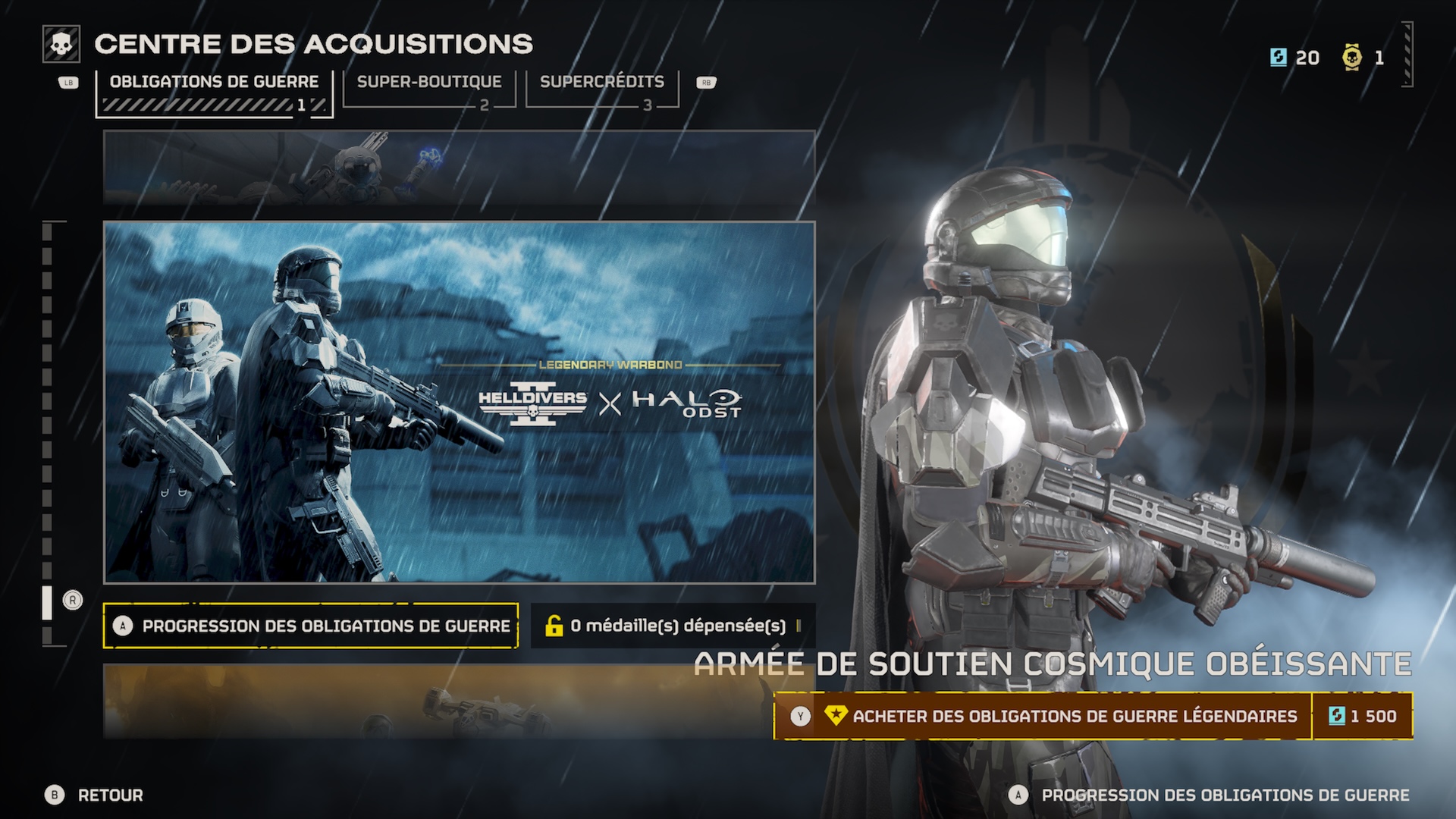1456x819 pixels.
Task: Select the Super Credits currency icon
Action: coord(1277,58)
